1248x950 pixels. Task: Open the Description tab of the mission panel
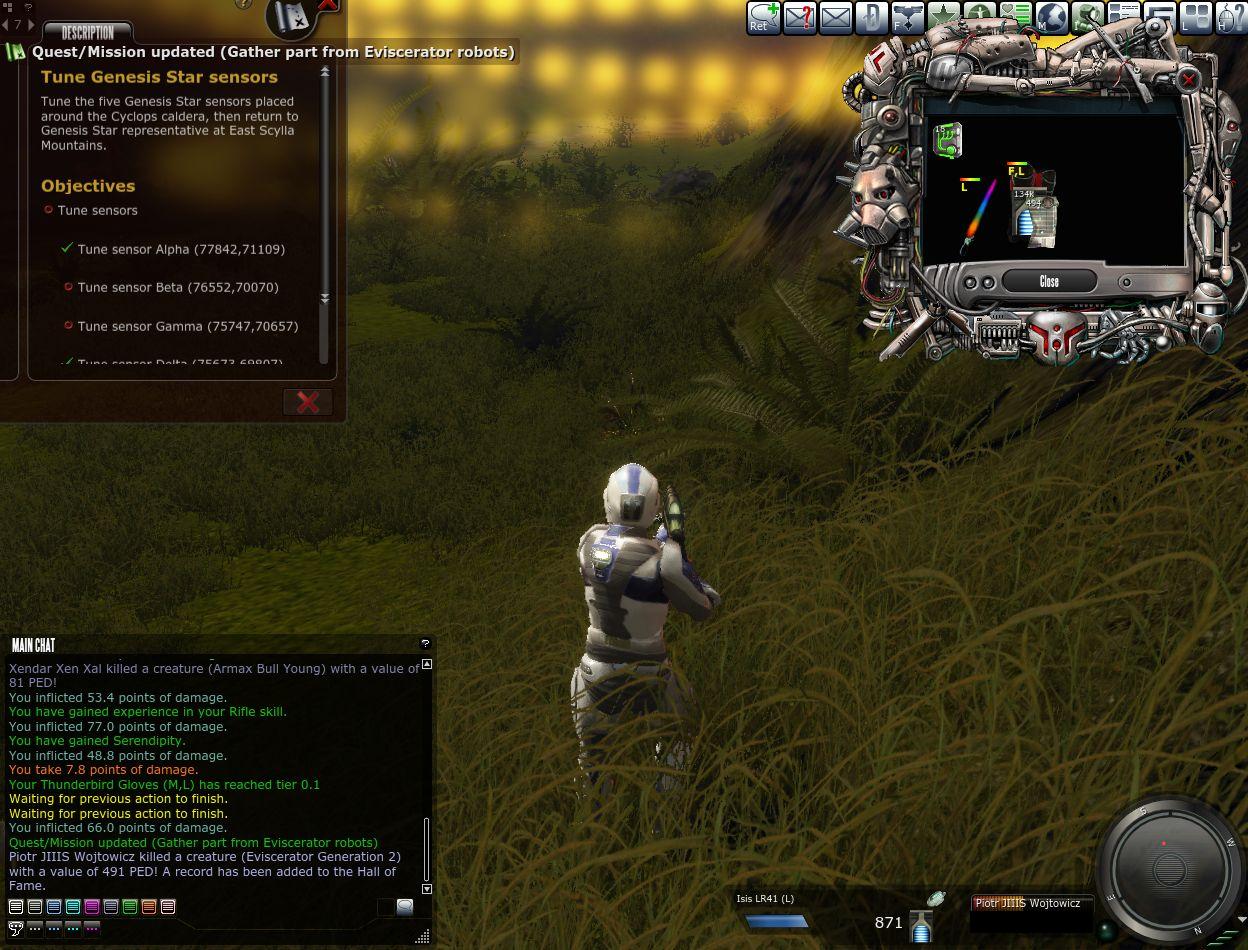tap(88, 32)
